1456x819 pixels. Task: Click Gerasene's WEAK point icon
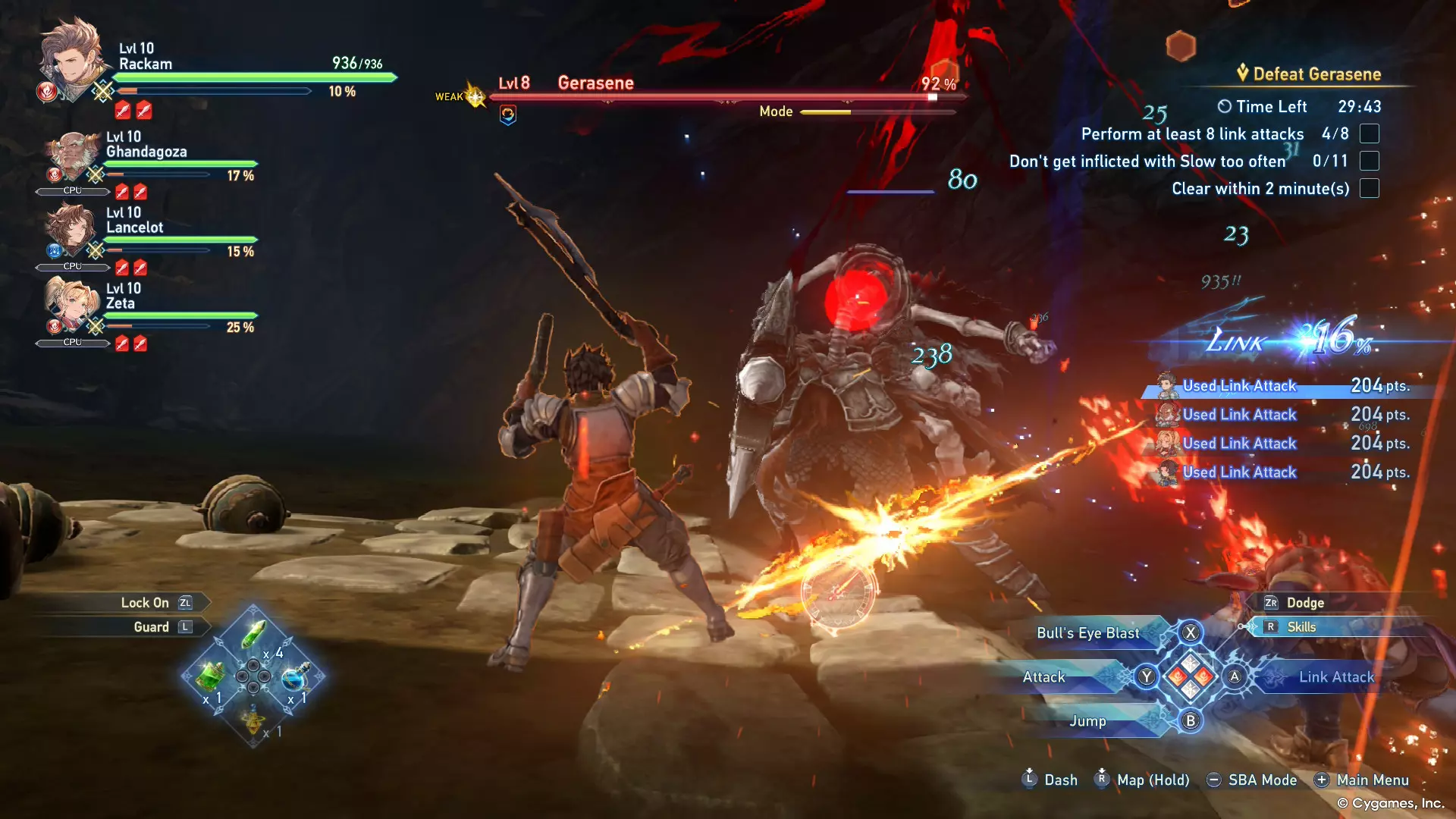[475, 96]
